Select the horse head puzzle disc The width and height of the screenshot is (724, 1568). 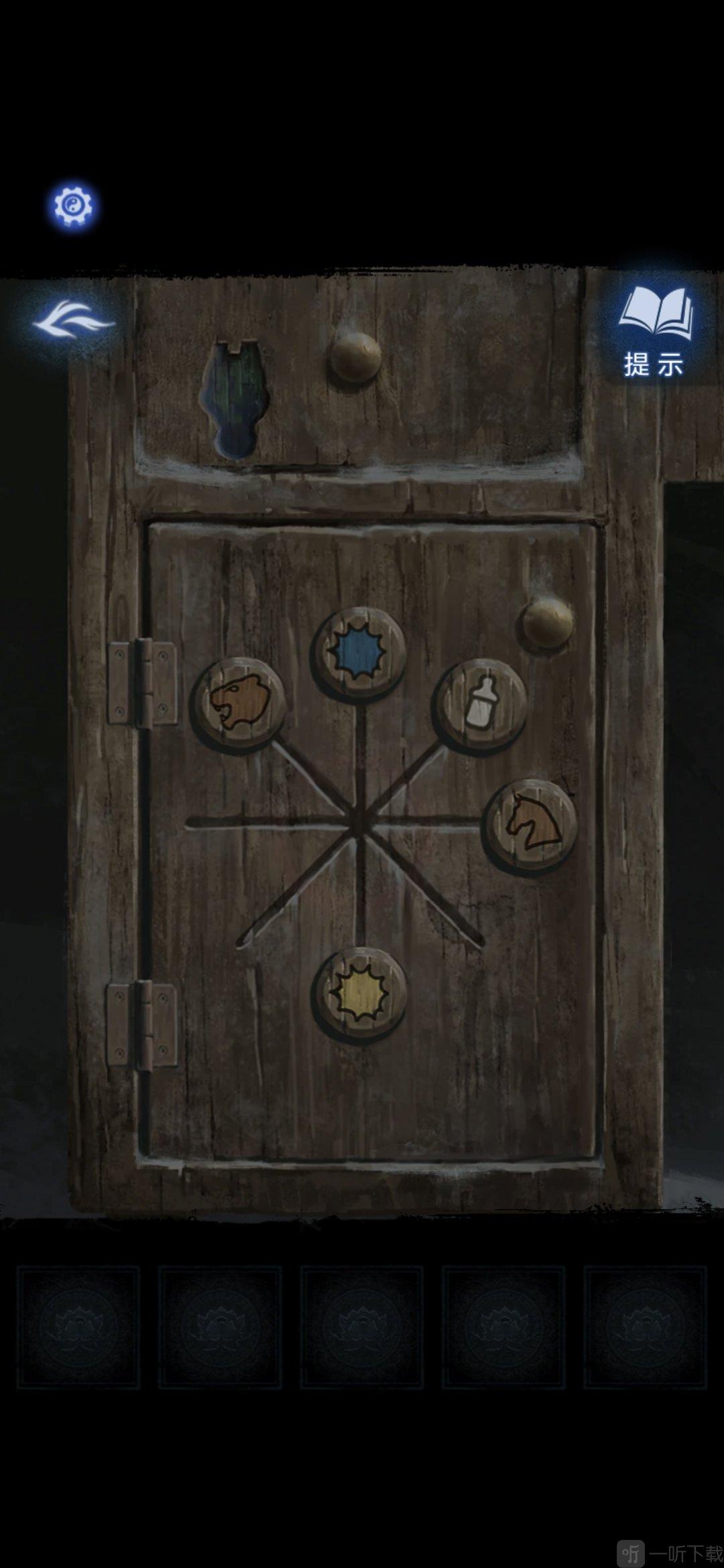[531, 826]
